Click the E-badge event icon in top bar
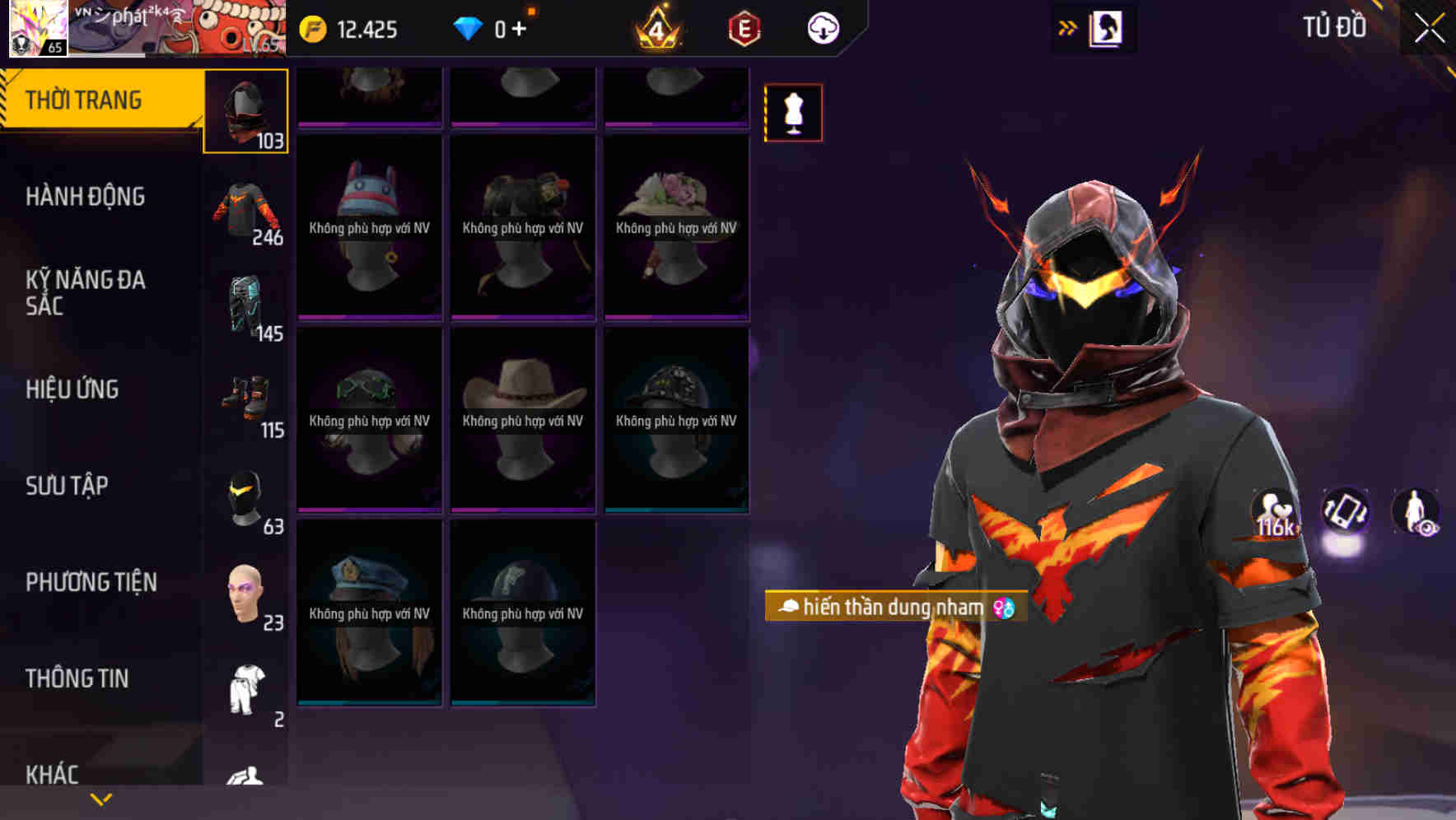The height and width of the screenshot is (820, 1456). 743,27
